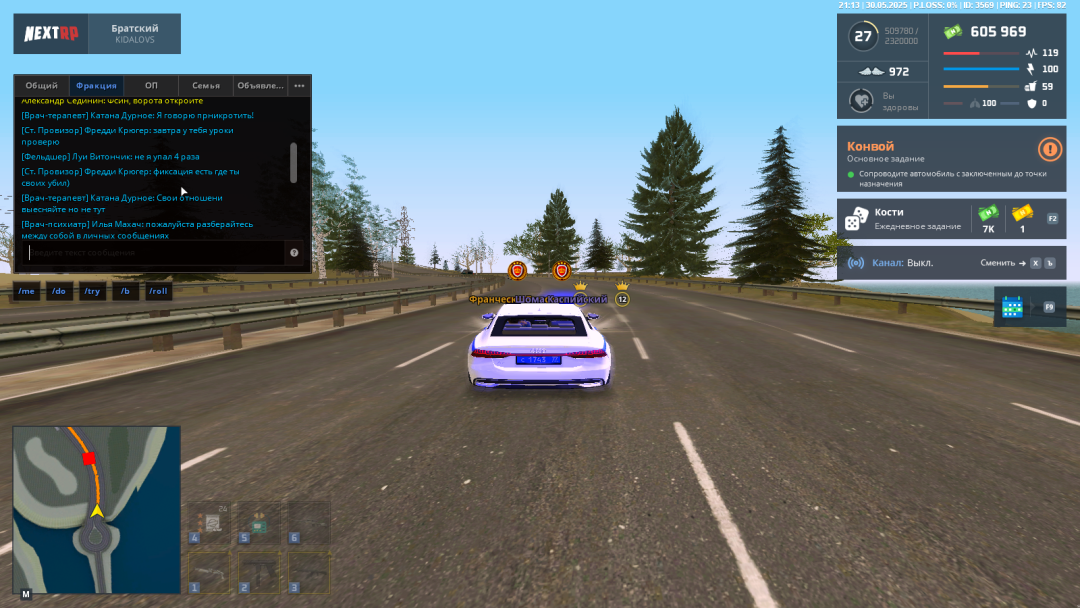This screenshot has height=608, width=1080.
Task: Select the /b command button
Action: 126,291
